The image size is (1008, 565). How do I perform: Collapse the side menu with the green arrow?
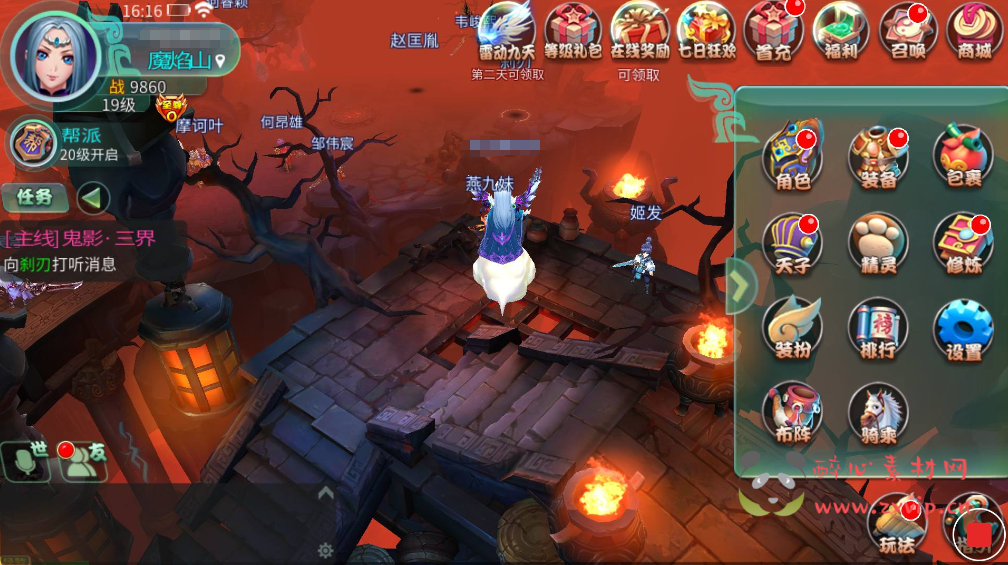(739, 286)
